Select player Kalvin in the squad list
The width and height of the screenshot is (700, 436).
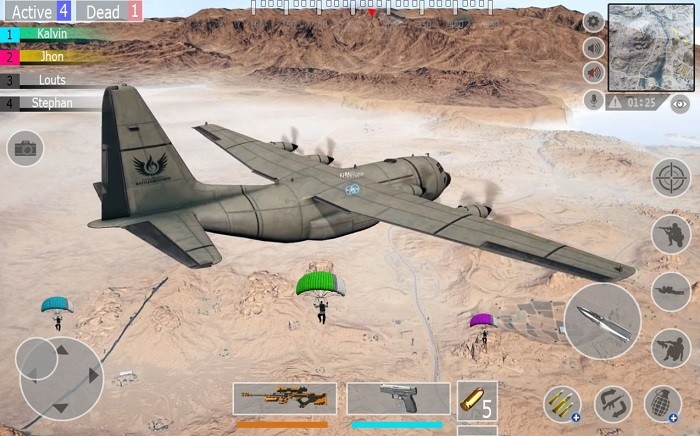[52, 33]
